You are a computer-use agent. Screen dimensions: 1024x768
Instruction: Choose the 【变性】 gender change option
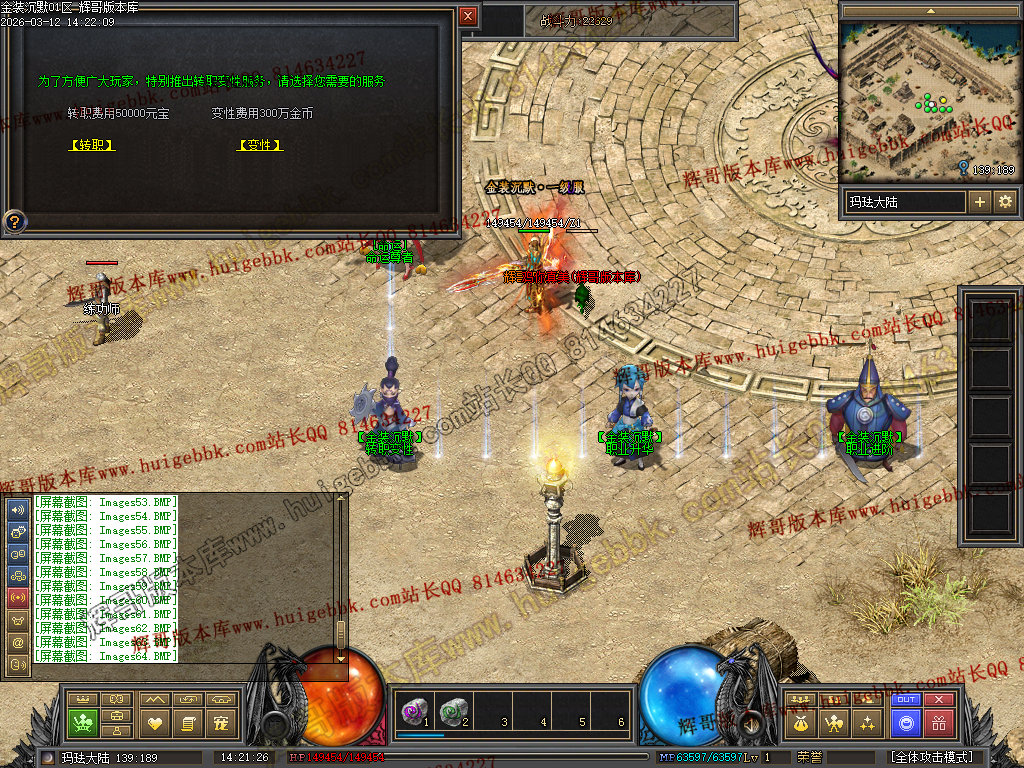[x=260, y=145]
